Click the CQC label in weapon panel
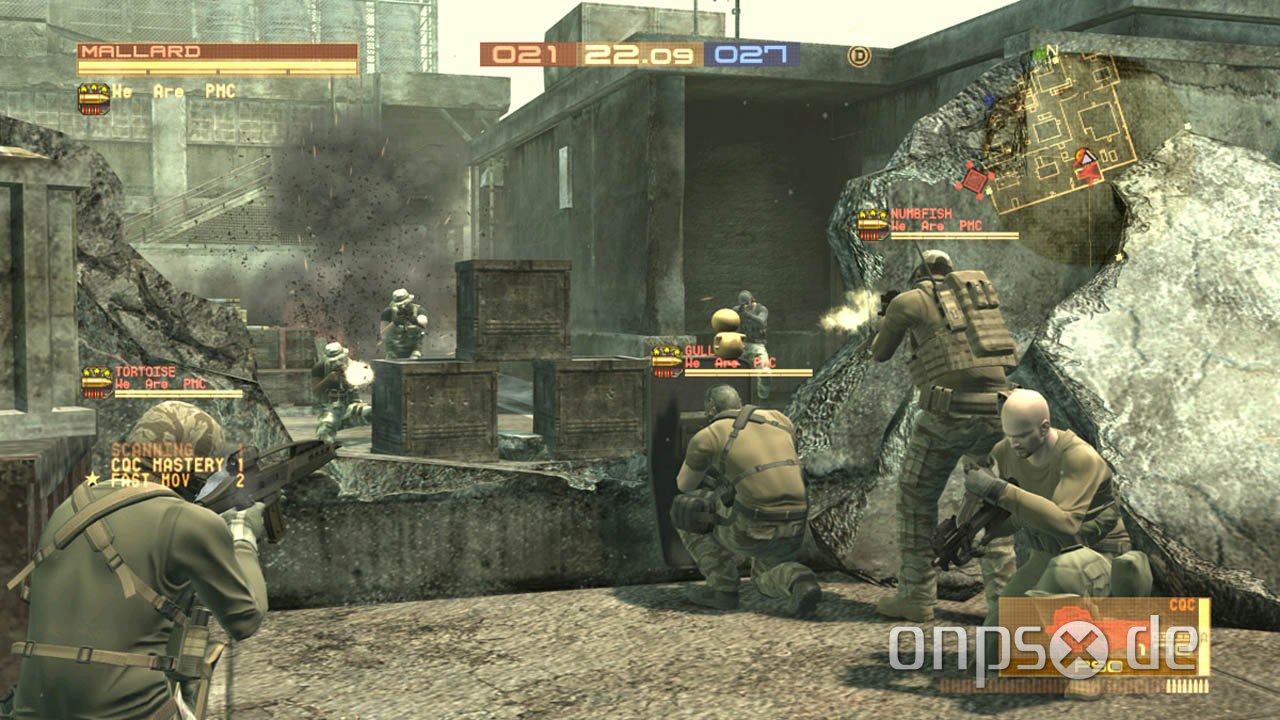The width and height of the screenshot is (1280, 720). click(1183, 603)
